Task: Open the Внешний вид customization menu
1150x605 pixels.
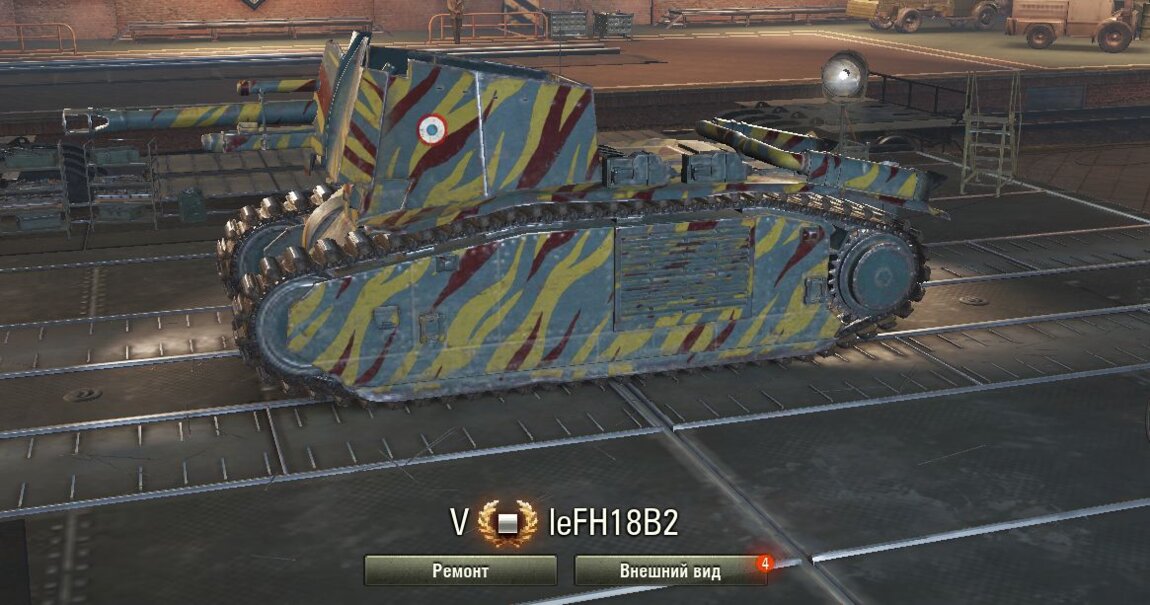Action: (x=670, y=570)
